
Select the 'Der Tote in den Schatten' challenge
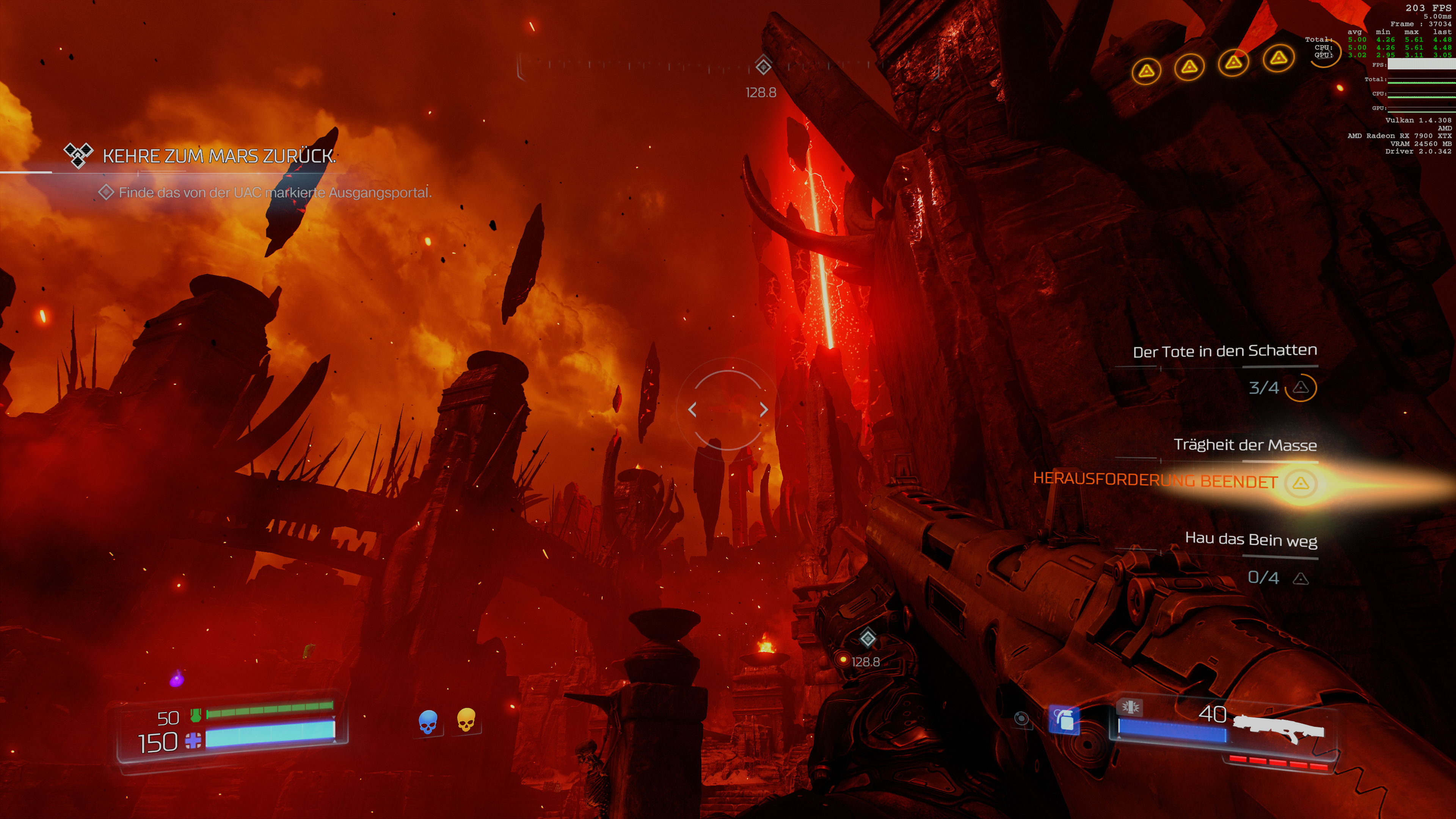1224,351
